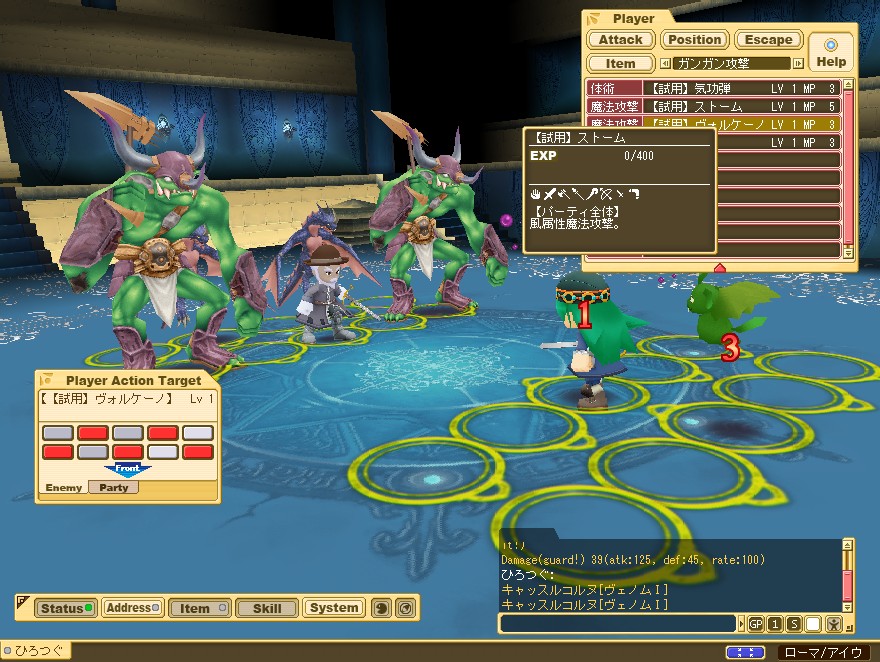Click the Help button
This screenshot has width=880, height=662.
pos(830,52)
